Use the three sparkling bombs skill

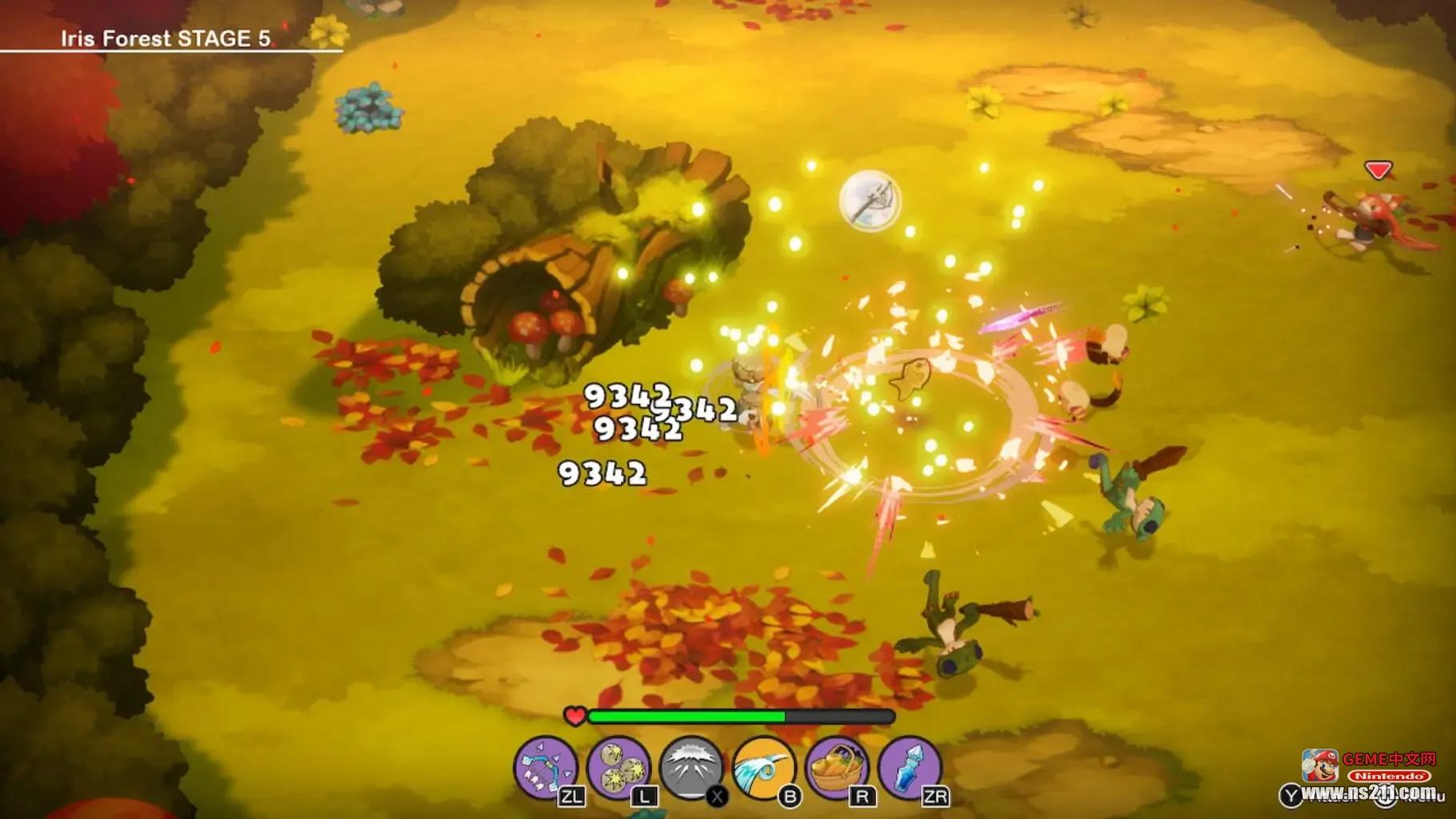tap(618, 767)
